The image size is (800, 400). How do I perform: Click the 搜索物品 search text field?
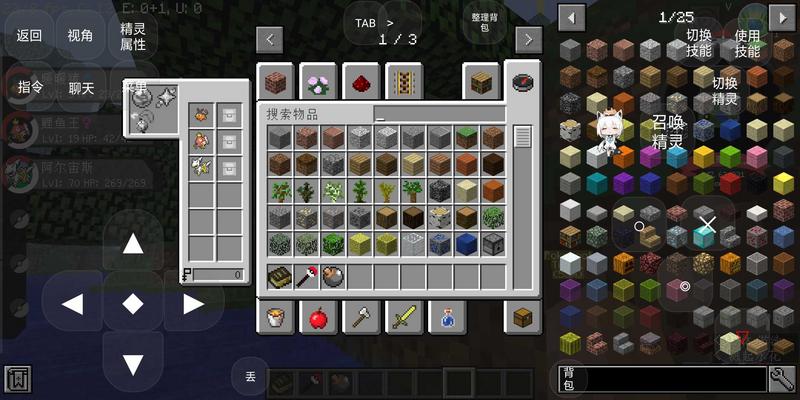pyautogui.click(x=439, y=114)
